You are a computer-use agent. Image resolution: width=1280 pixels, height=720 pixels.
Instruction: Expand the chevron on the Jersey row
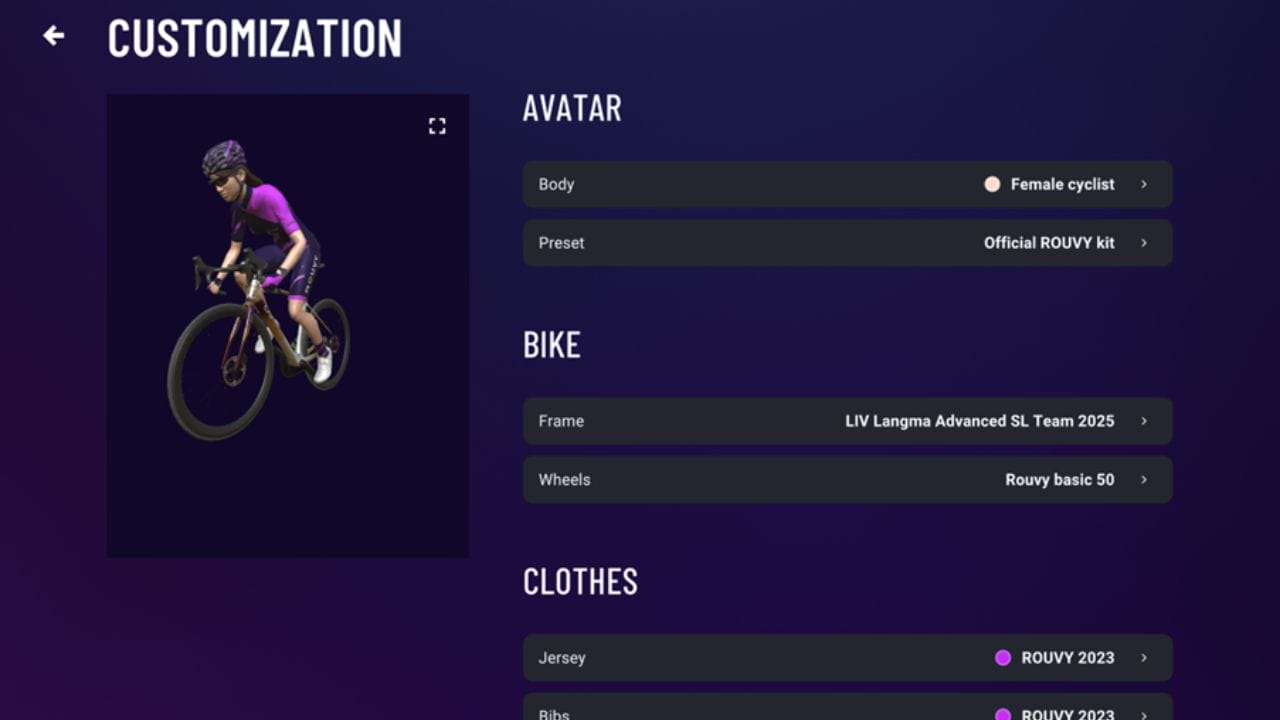click(1146, 658)
